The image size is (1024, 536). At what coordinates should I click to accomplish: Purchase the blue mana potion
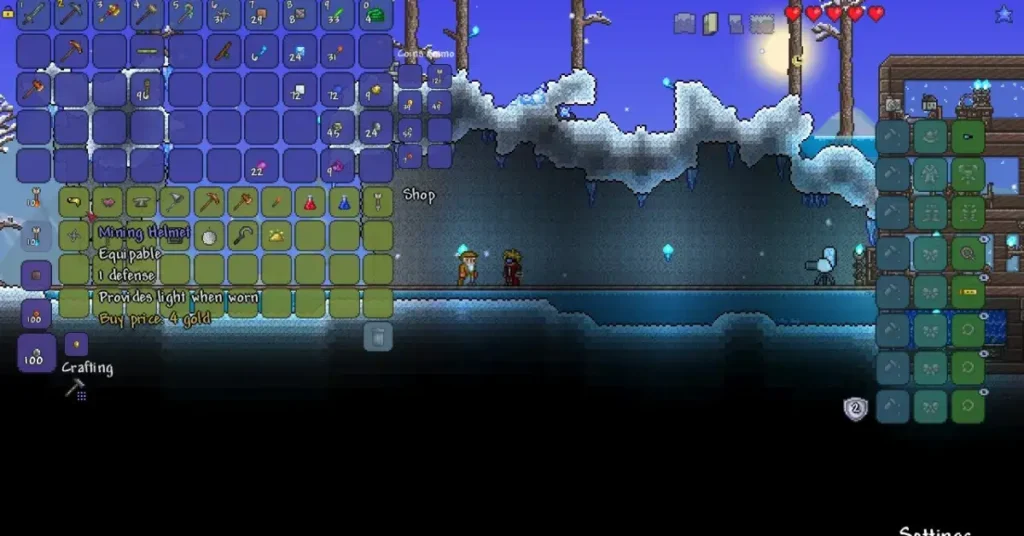344,202
